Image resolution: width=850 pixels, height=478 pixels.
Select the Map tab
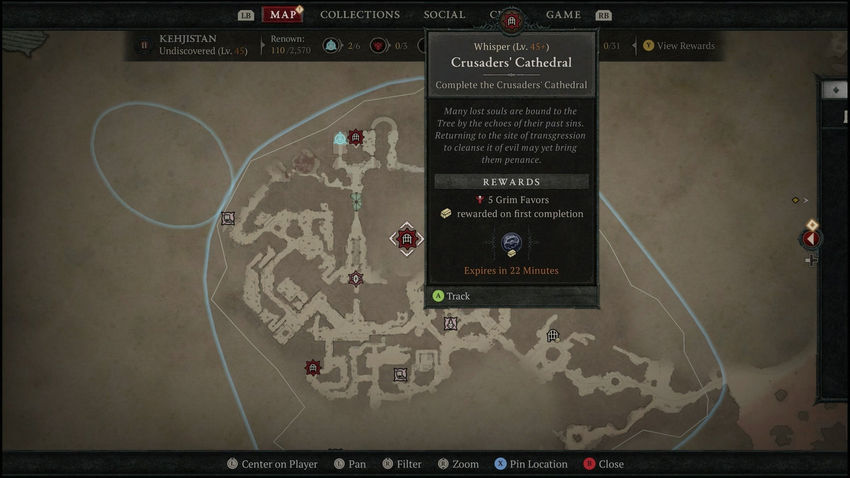tap(283, 15)
